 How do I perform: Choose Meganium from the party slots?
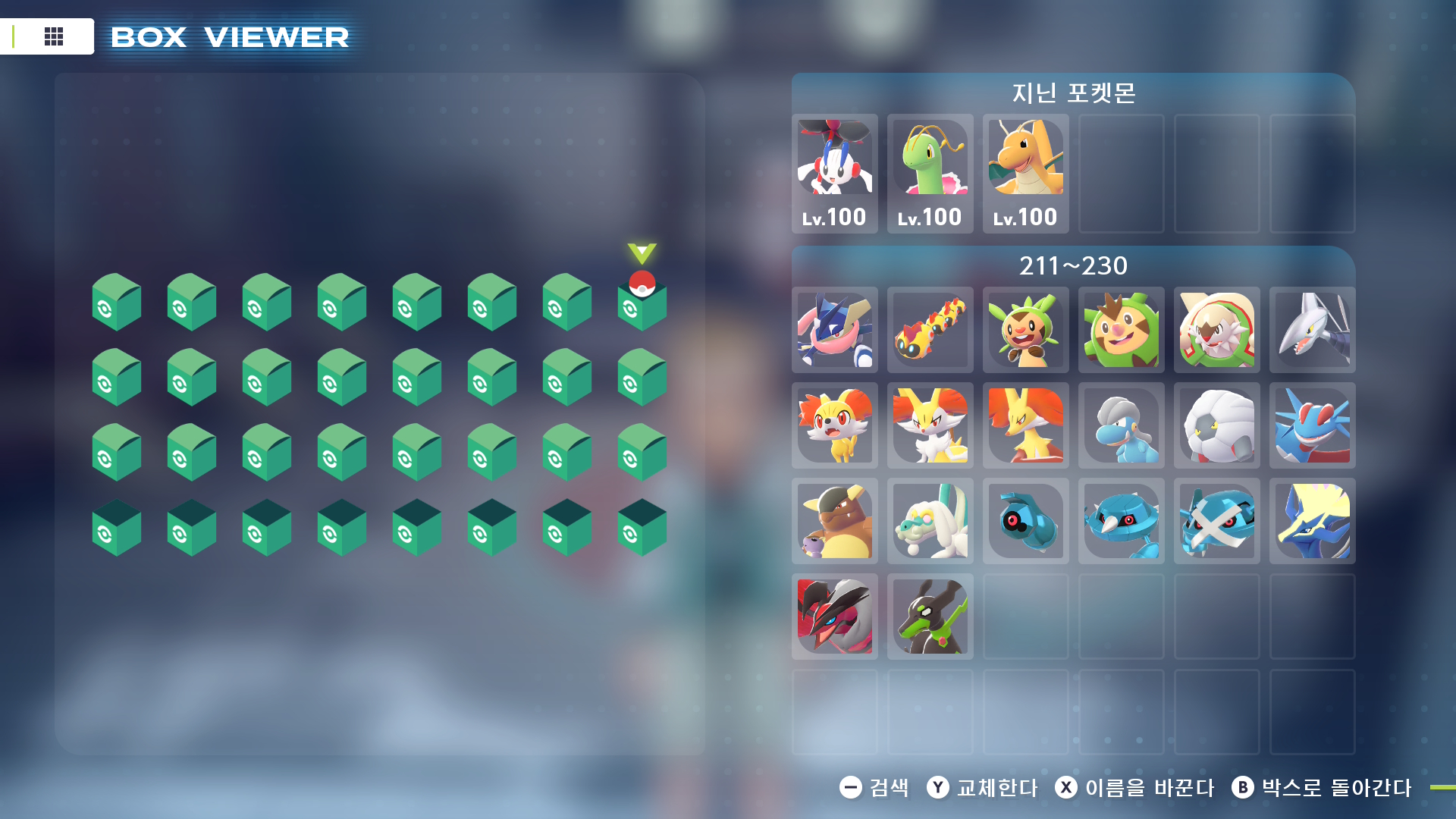point(930,173)
